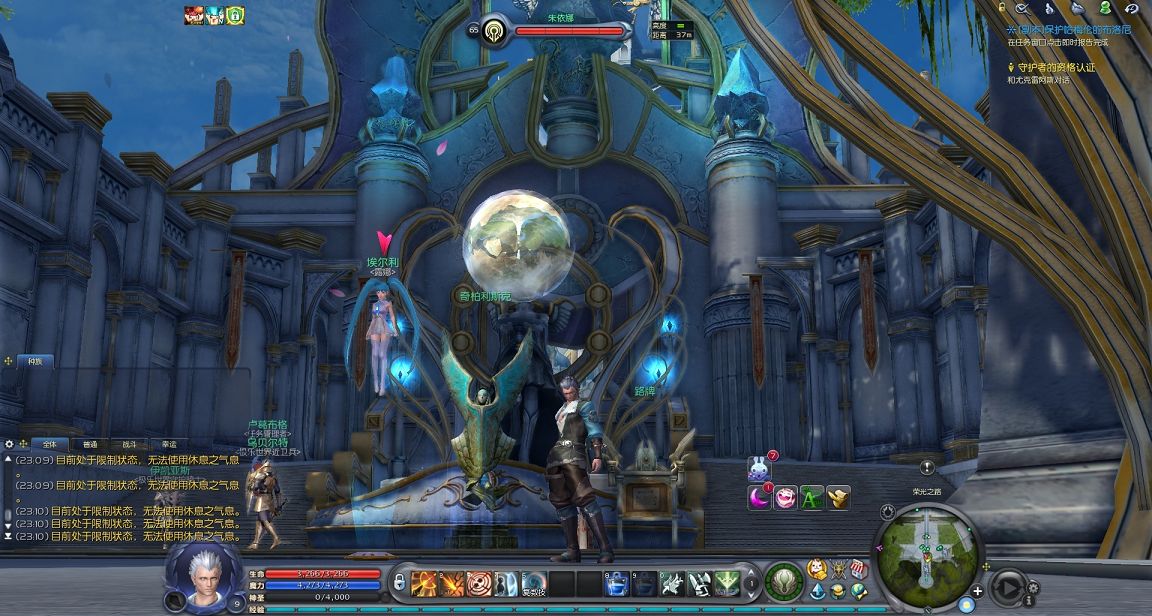Screen dimensions: 1152x616
Task: Open the 普通 chat tab
Action: pos(90,444)
